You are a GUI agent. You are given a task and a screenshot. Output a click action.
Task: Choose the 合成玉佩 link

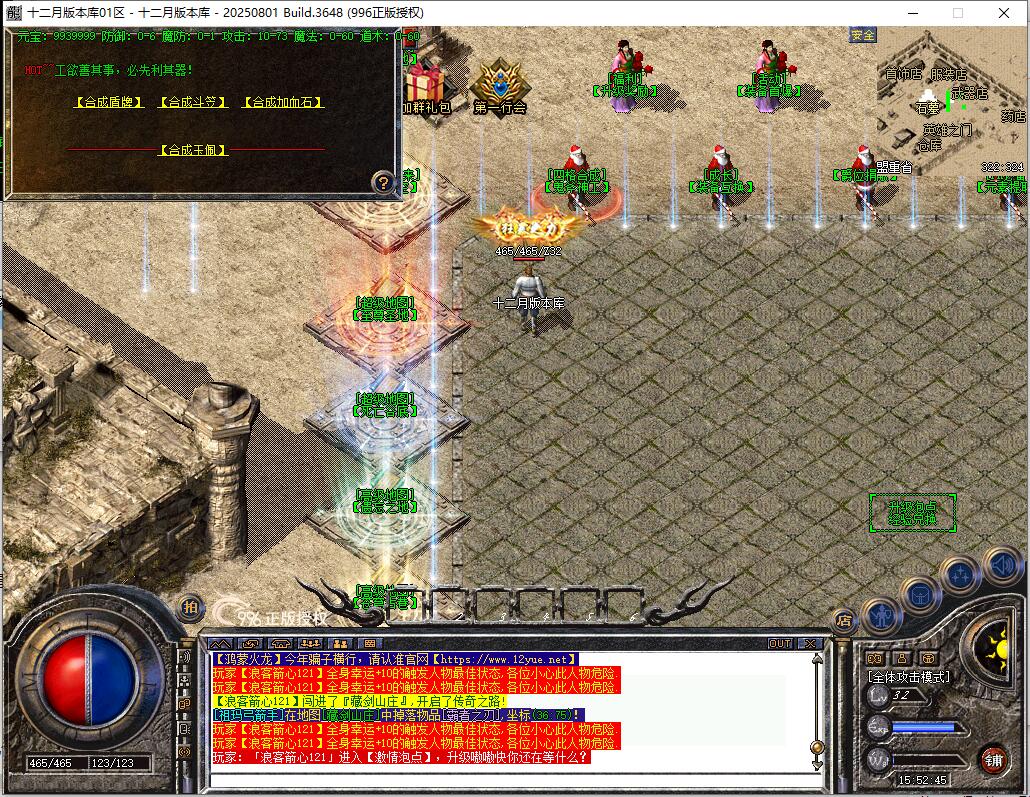(x=193, y=150)
